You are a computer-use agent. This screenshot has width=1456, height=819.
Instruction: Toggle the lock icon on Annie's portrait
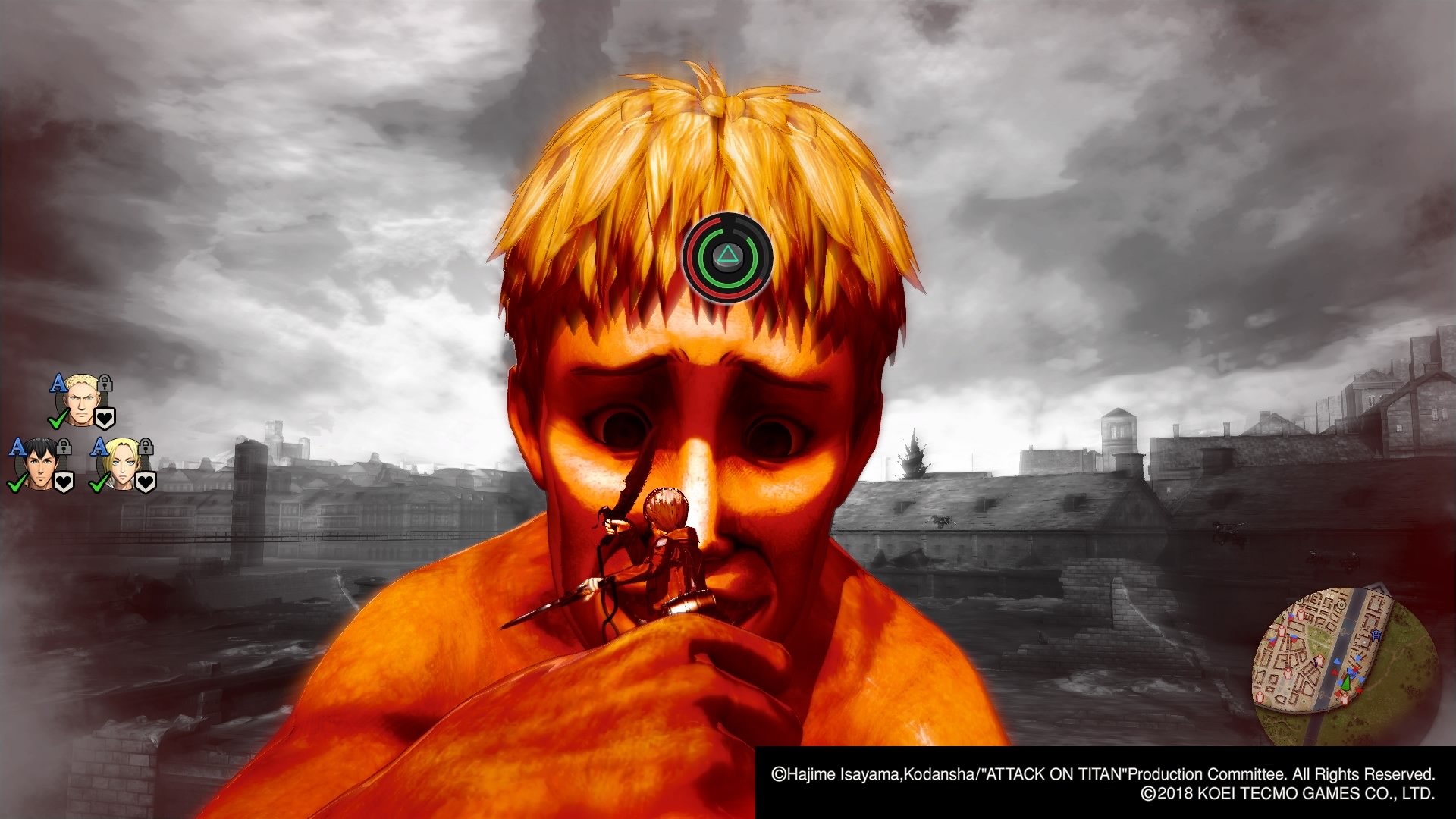coord(146,446)
